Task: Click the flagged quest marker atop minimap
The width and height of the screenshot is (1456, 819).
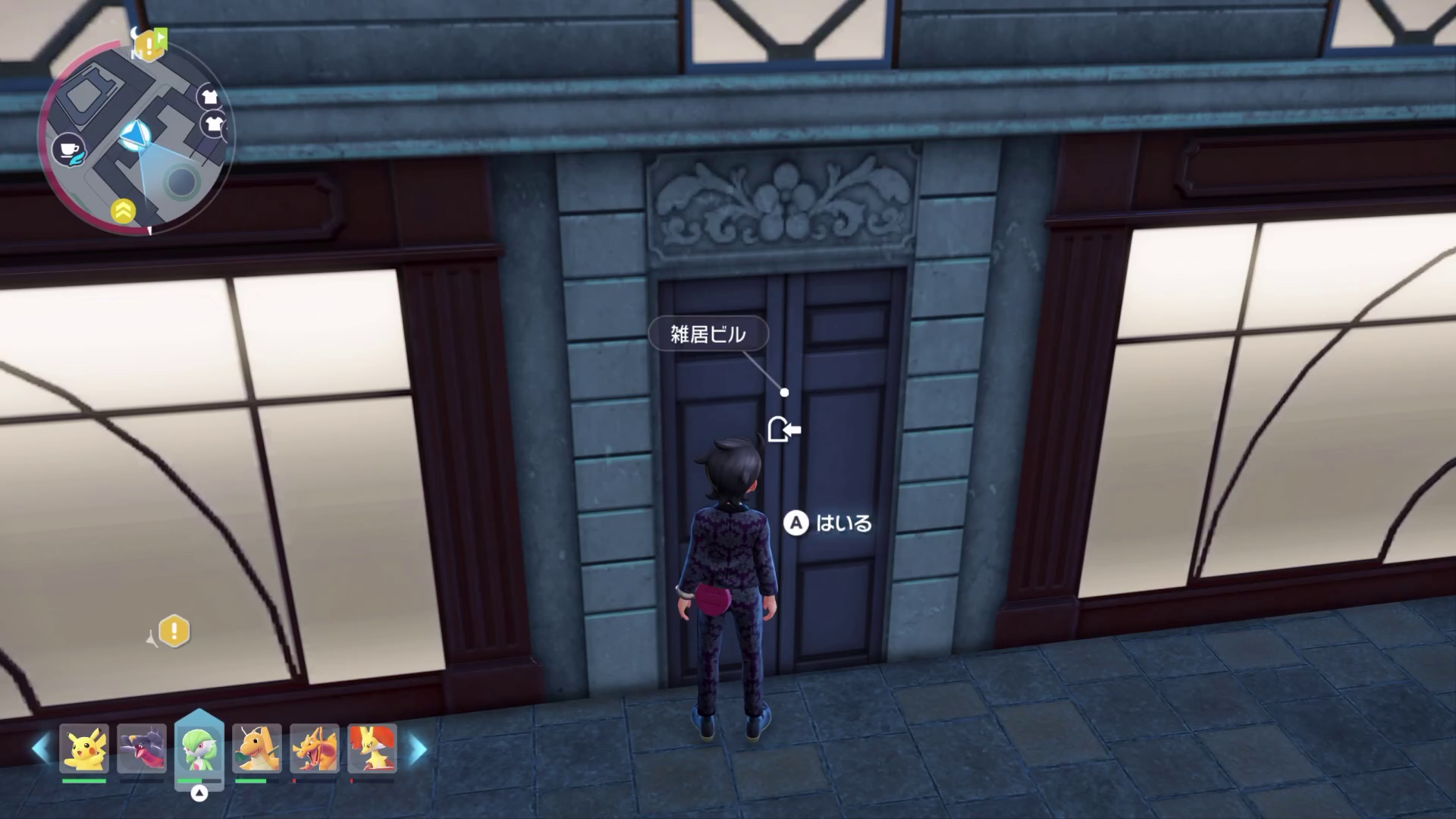Action: click(151, 45)
